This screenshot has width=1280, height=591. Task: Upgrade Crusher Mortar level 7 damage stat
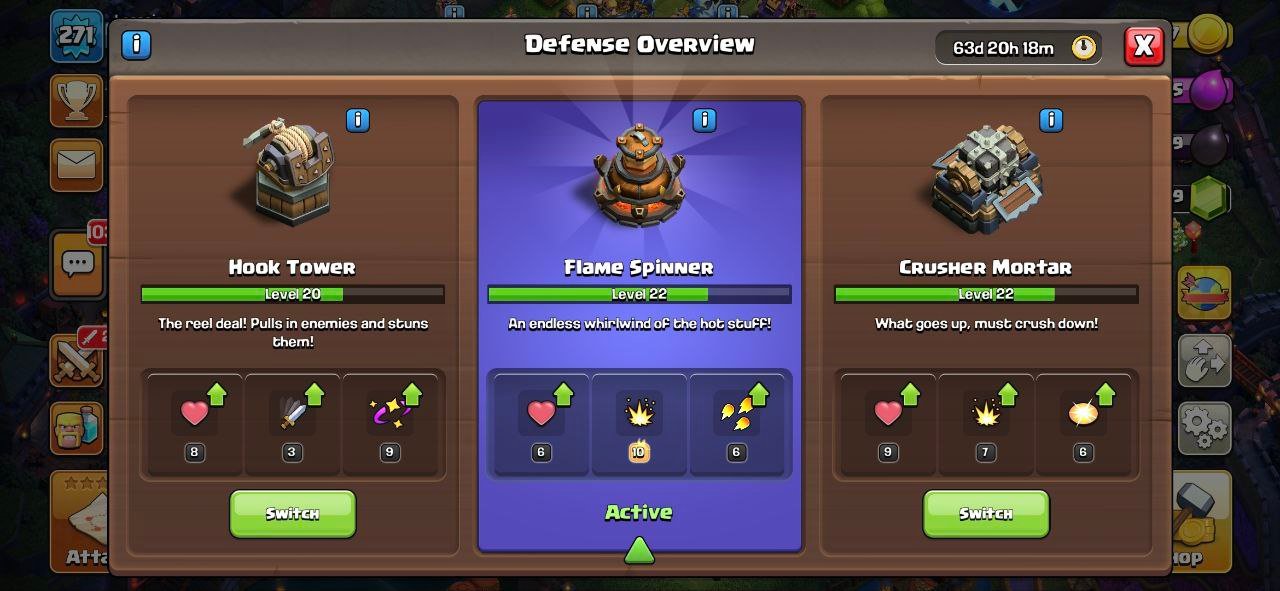point(985,420)
